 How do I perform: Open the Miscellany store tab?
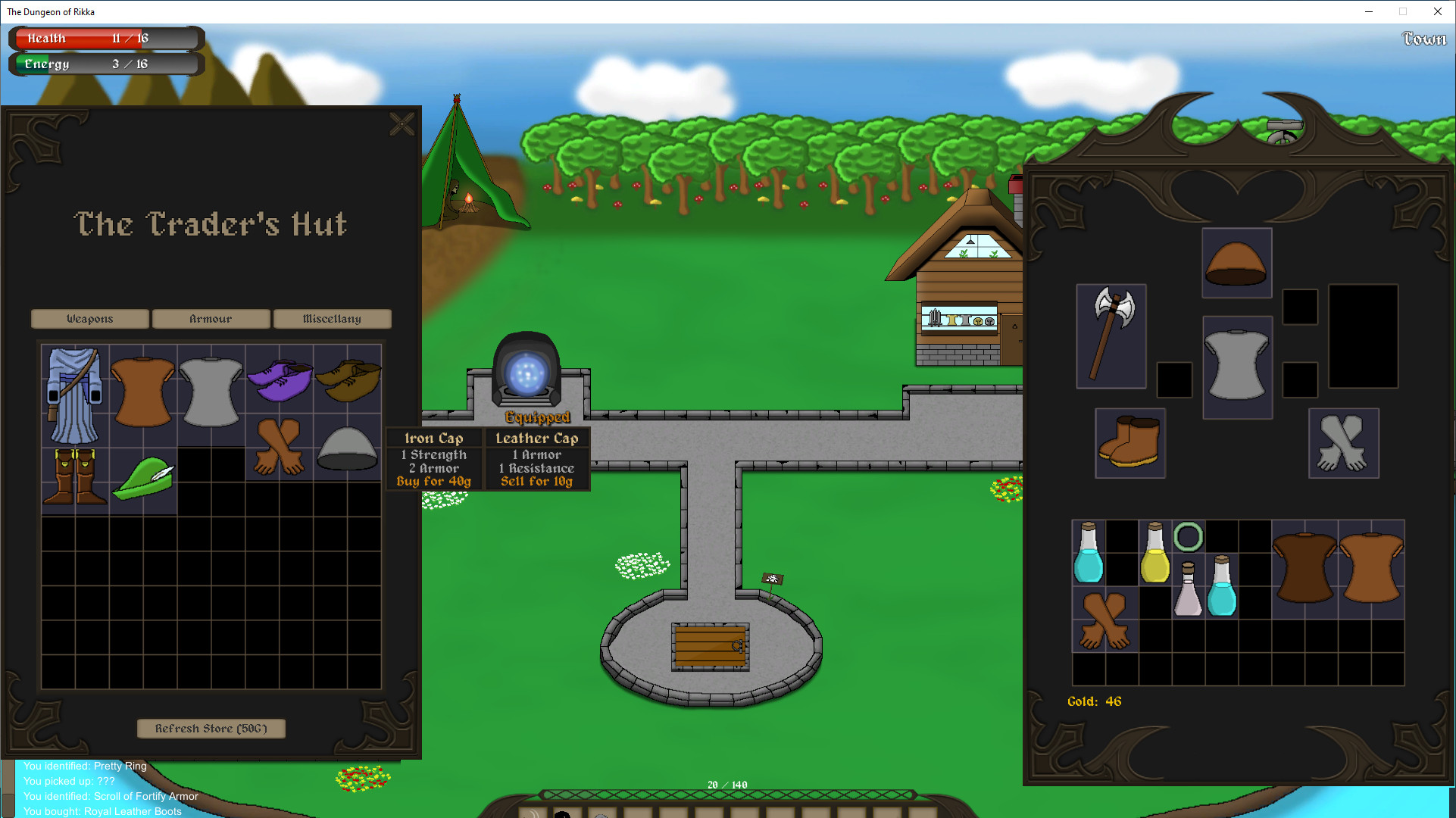click(333, 319)
